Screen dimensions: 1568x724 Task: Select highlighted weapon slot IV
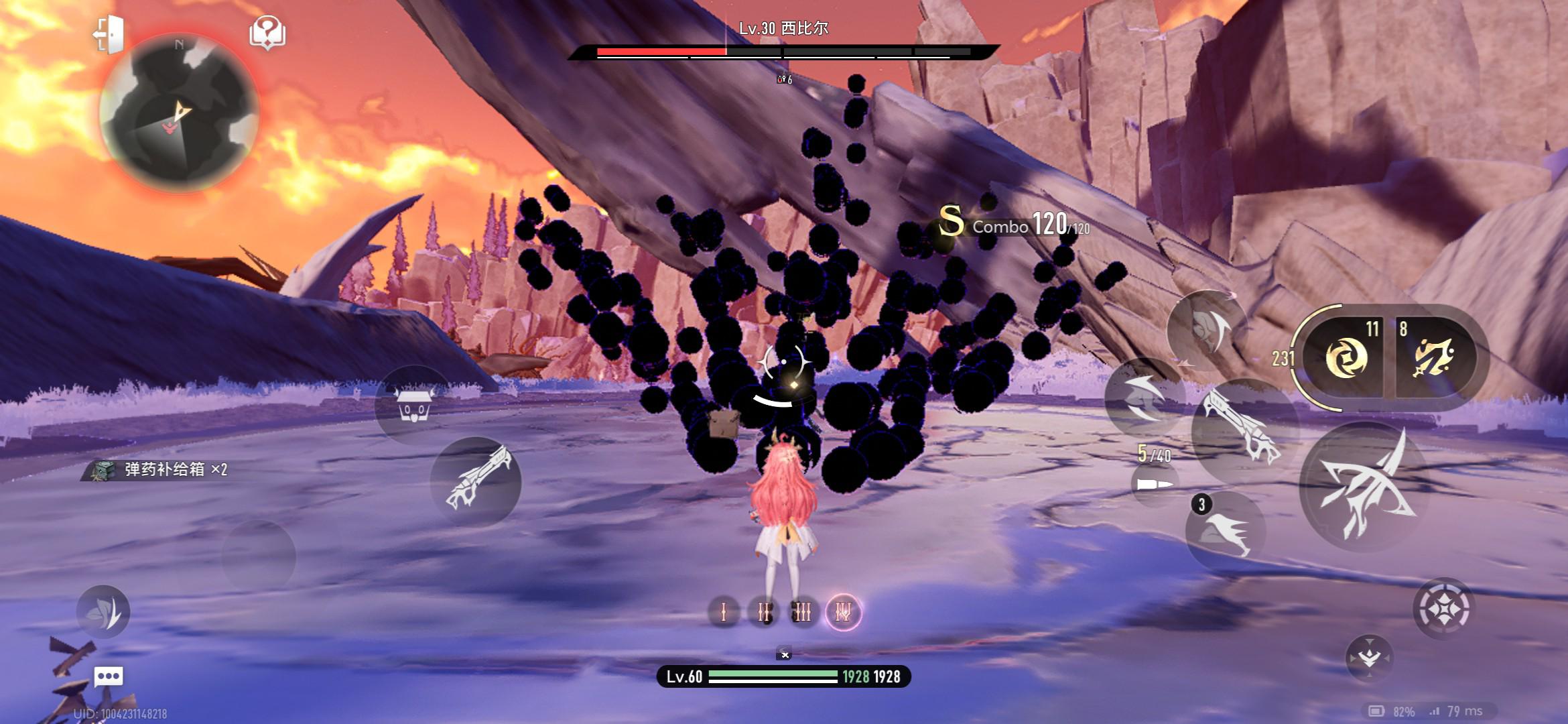[843, 612]
